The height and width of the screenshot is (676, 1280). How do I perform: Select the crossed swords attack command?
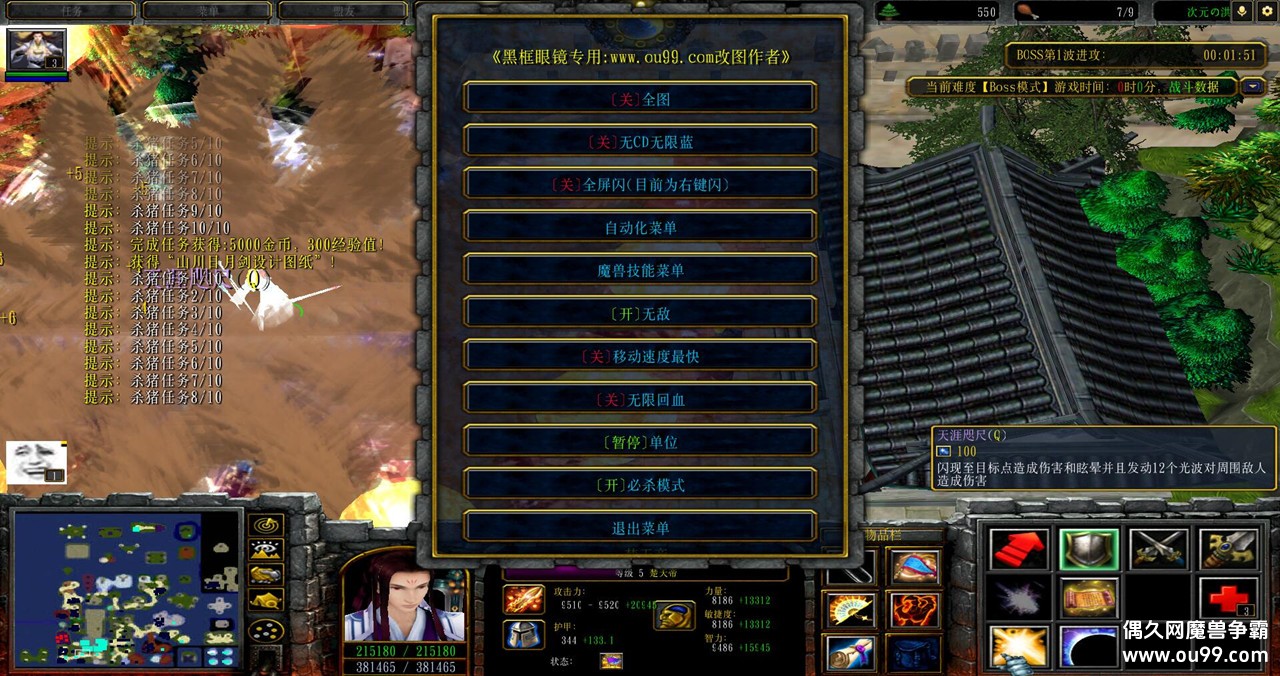click(1158, 549)
